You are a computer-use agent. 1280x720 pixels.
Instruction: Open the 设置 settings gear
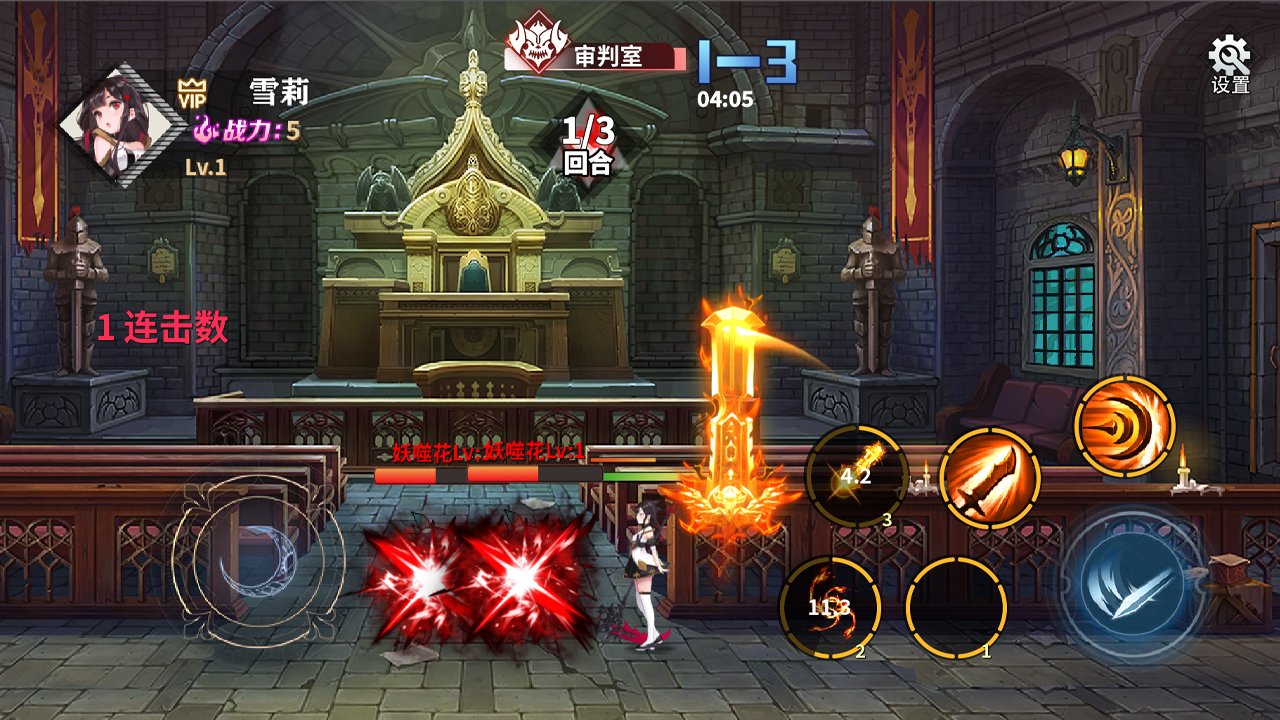1230,62
